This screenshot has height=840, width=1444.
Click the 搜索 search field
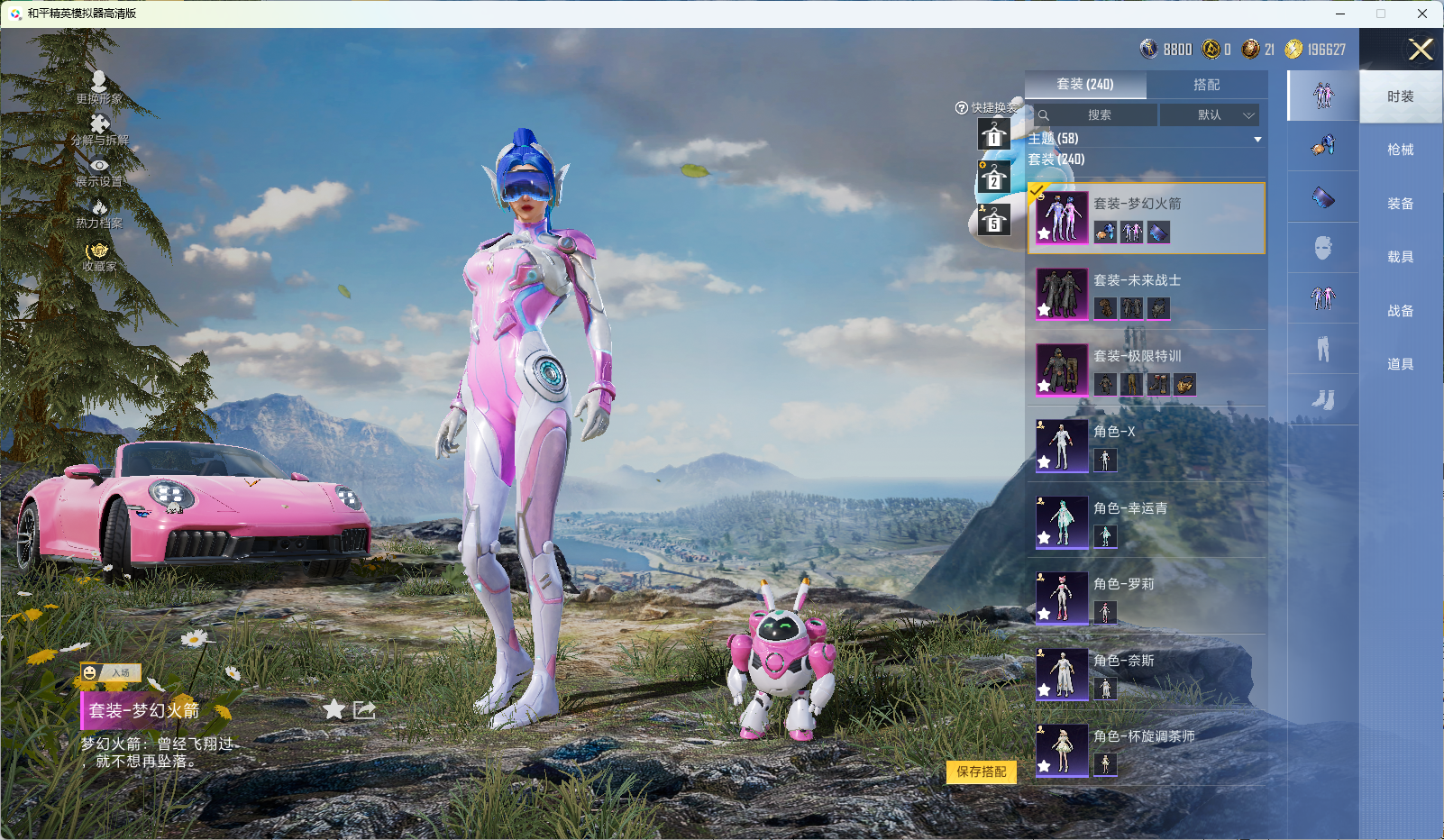click(1099, 115)
